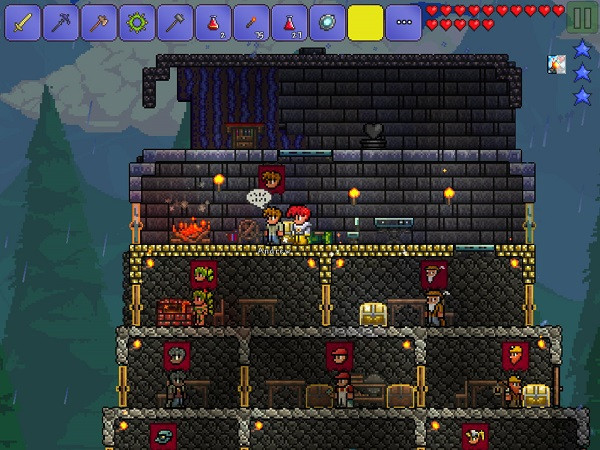Select the gold sword hotbar slot
The height and width of the screenshot is (450, 600).
(x=23, y=21)
